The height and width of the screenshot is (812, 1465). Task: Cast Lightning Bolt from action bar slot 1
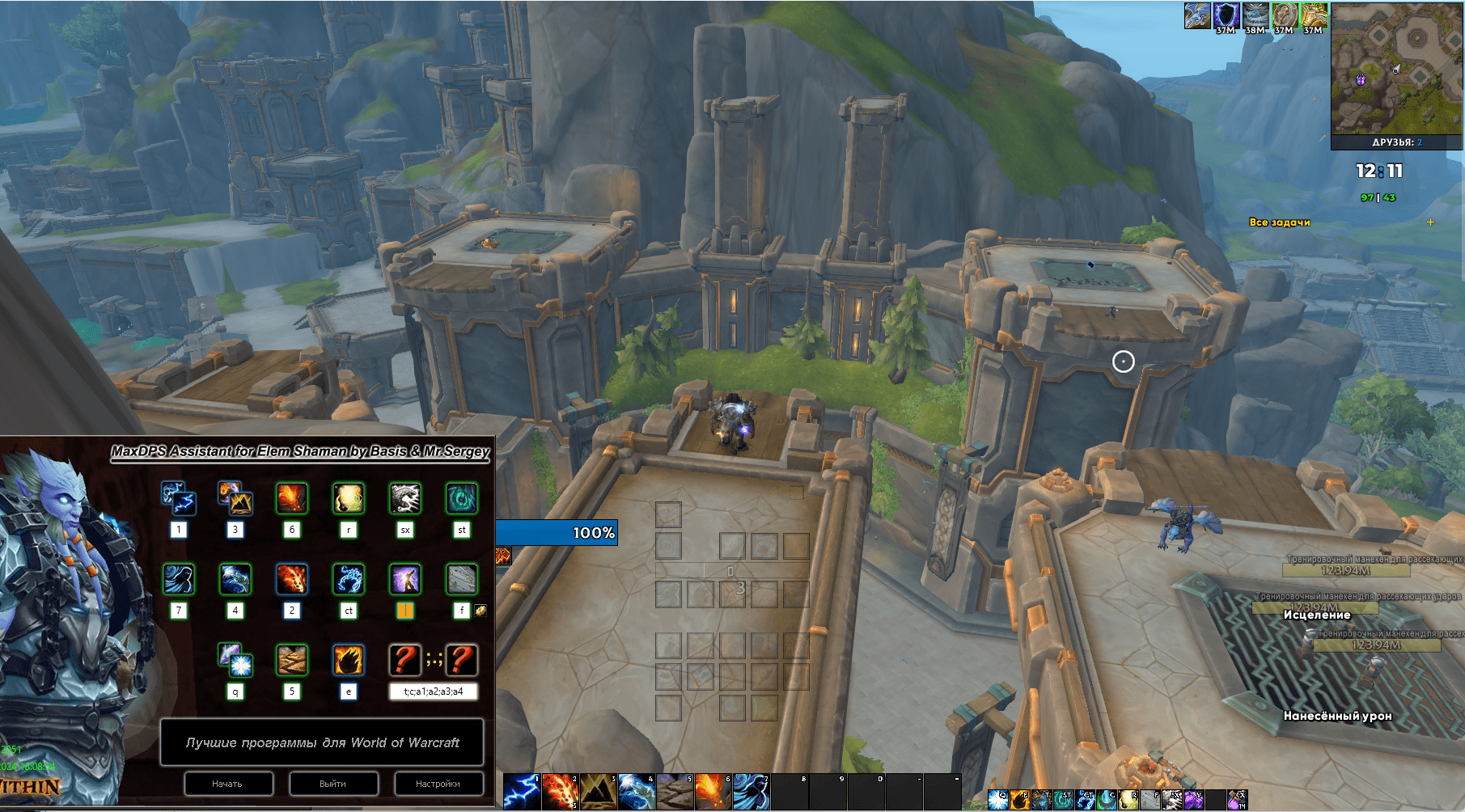pyautogui.click(x=522, y=791)
